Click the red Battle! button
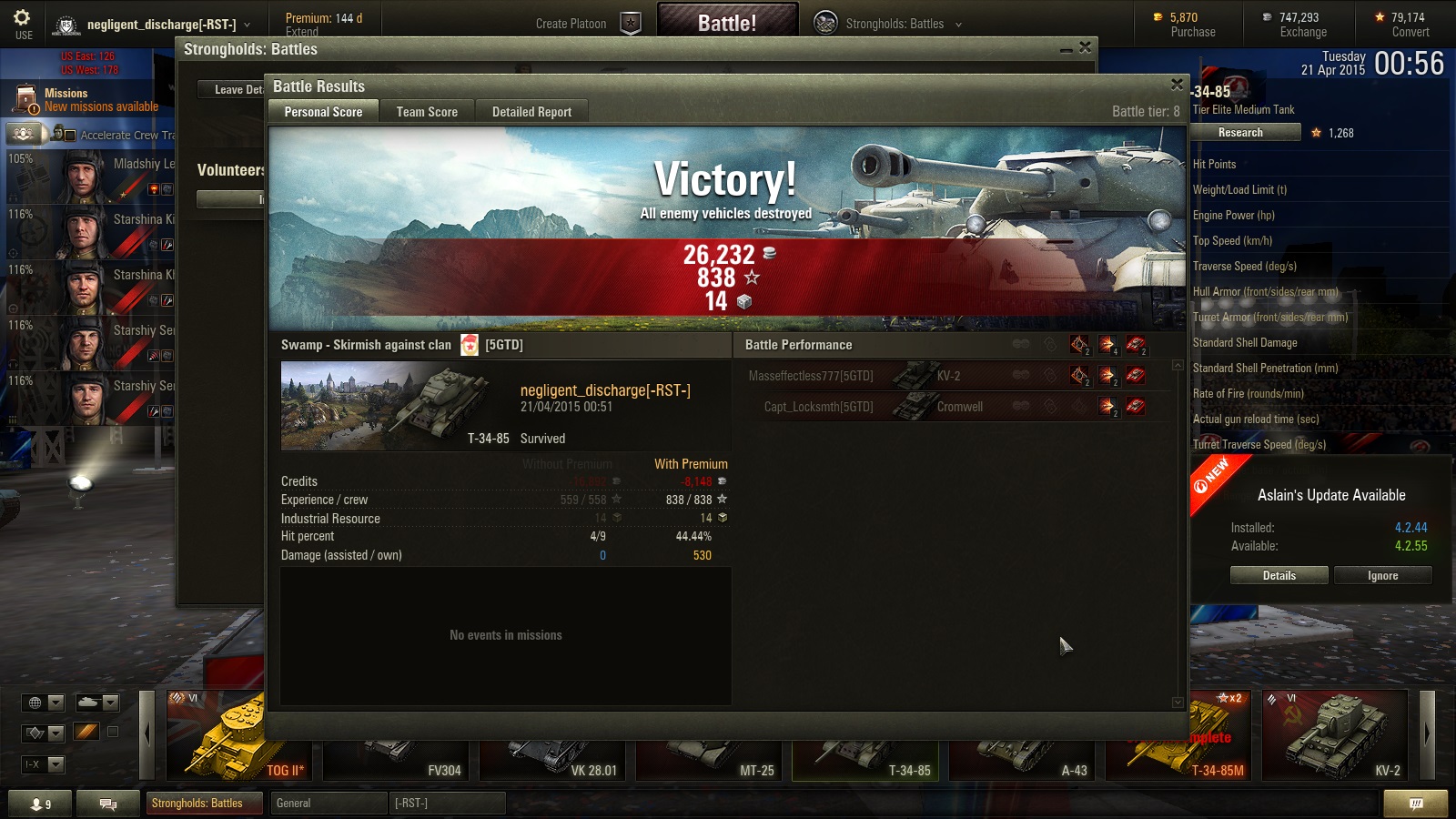 (727, 23)
